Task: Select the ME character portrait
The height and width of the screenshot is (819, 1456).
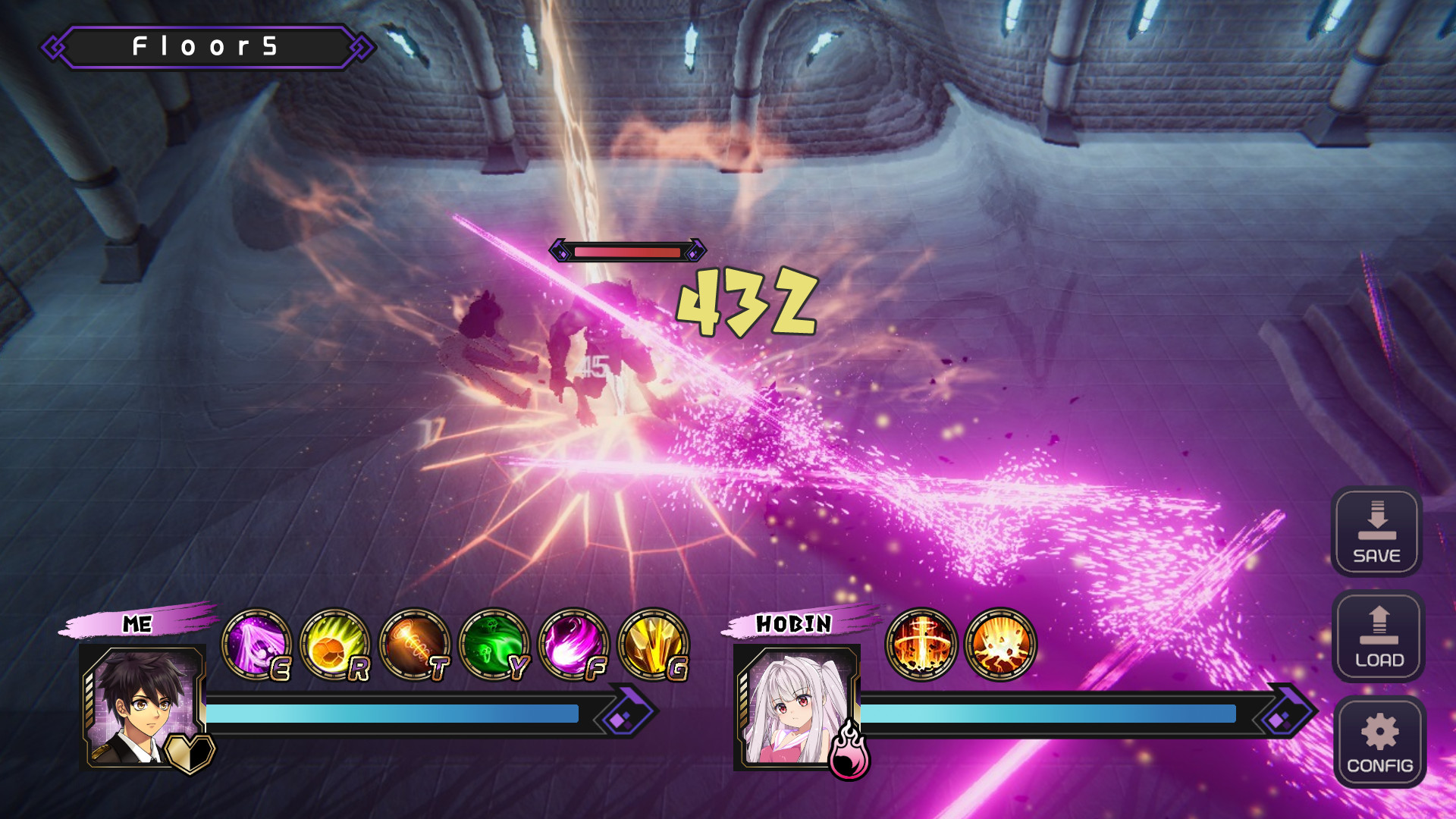Action: click(143, 707)
